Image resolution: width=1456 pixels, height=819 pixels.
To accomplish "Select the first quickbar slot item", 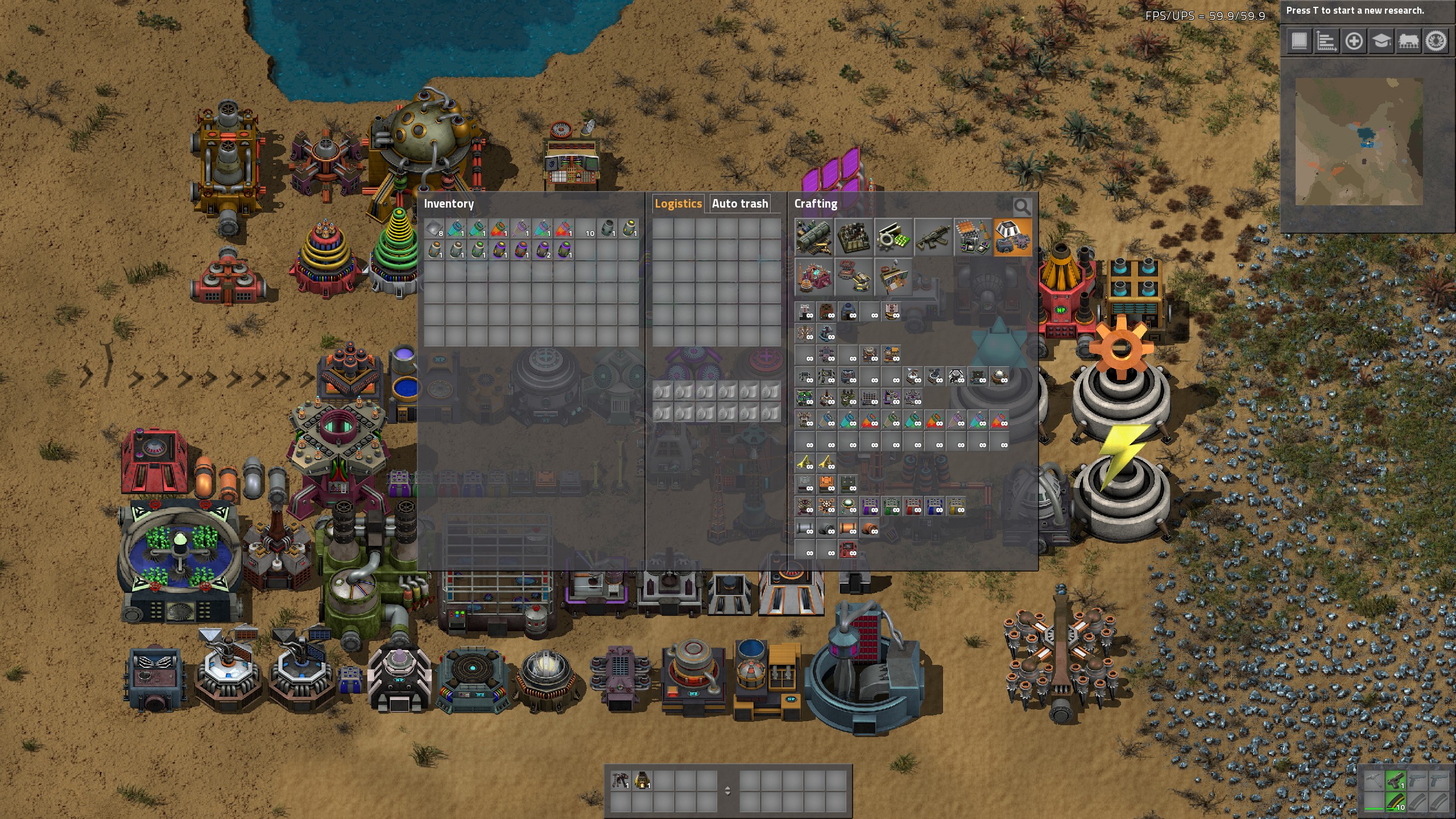I will (620, 780).
